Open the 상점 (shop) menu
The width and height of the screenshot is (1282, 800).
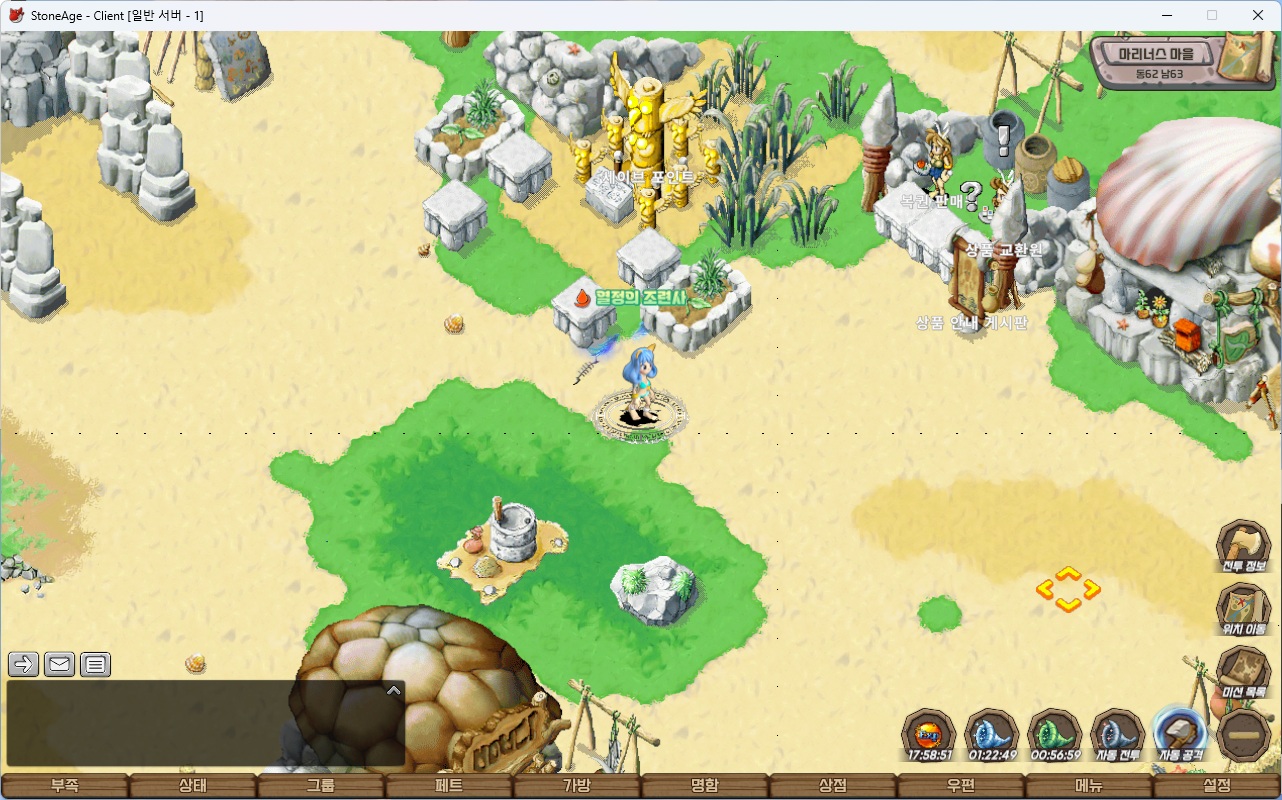tap(833, 786)
